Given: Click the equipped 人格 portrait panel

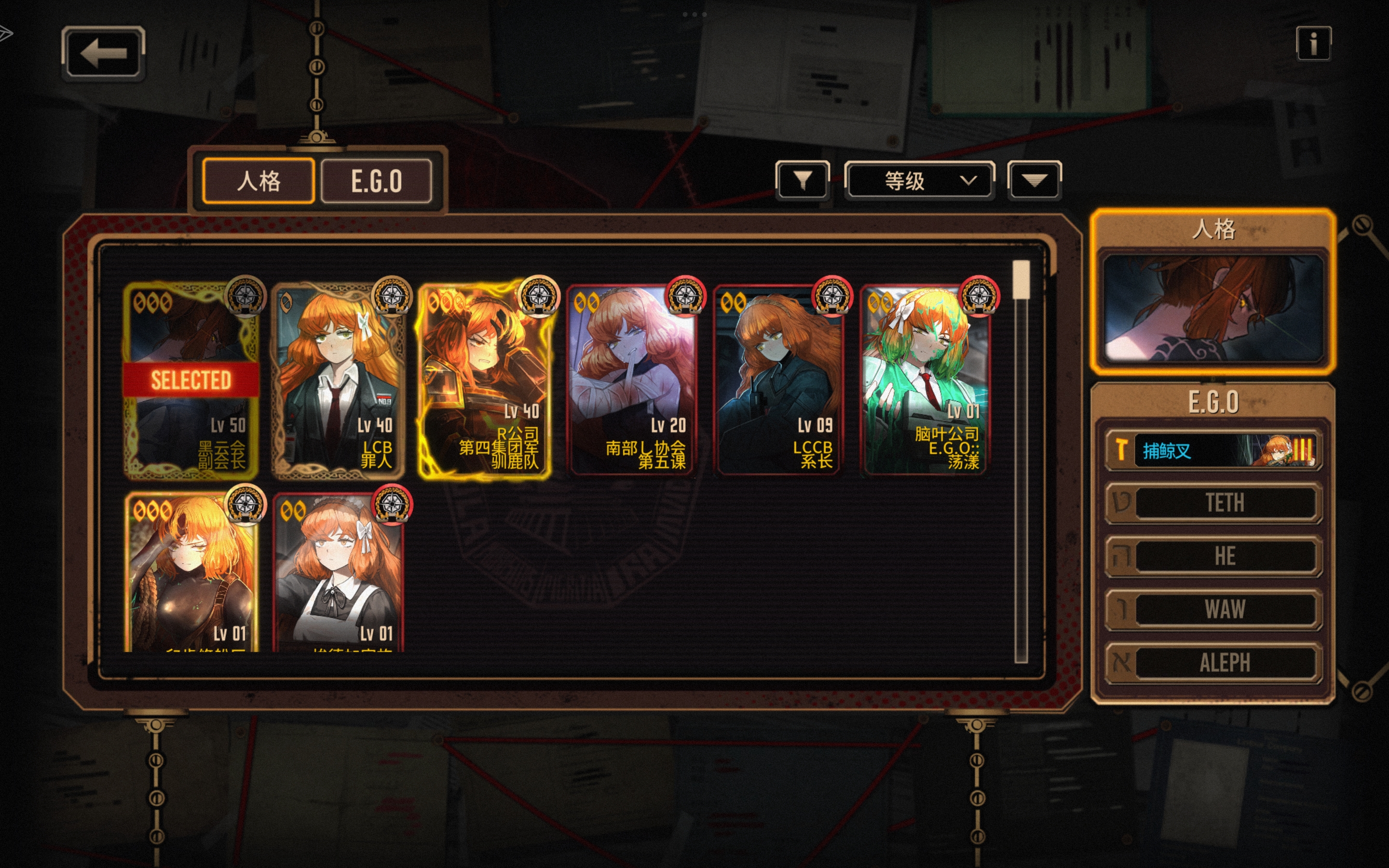Looking at the screenshot, I should 1213,308.
